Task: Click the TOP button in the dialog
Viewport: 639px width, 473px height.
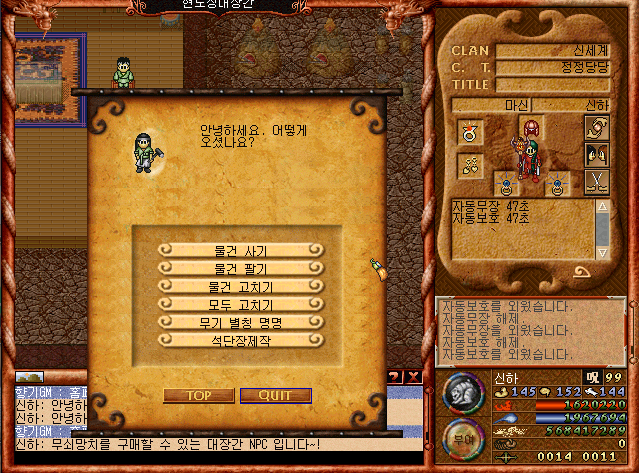Action: click(x=198, y=395)
